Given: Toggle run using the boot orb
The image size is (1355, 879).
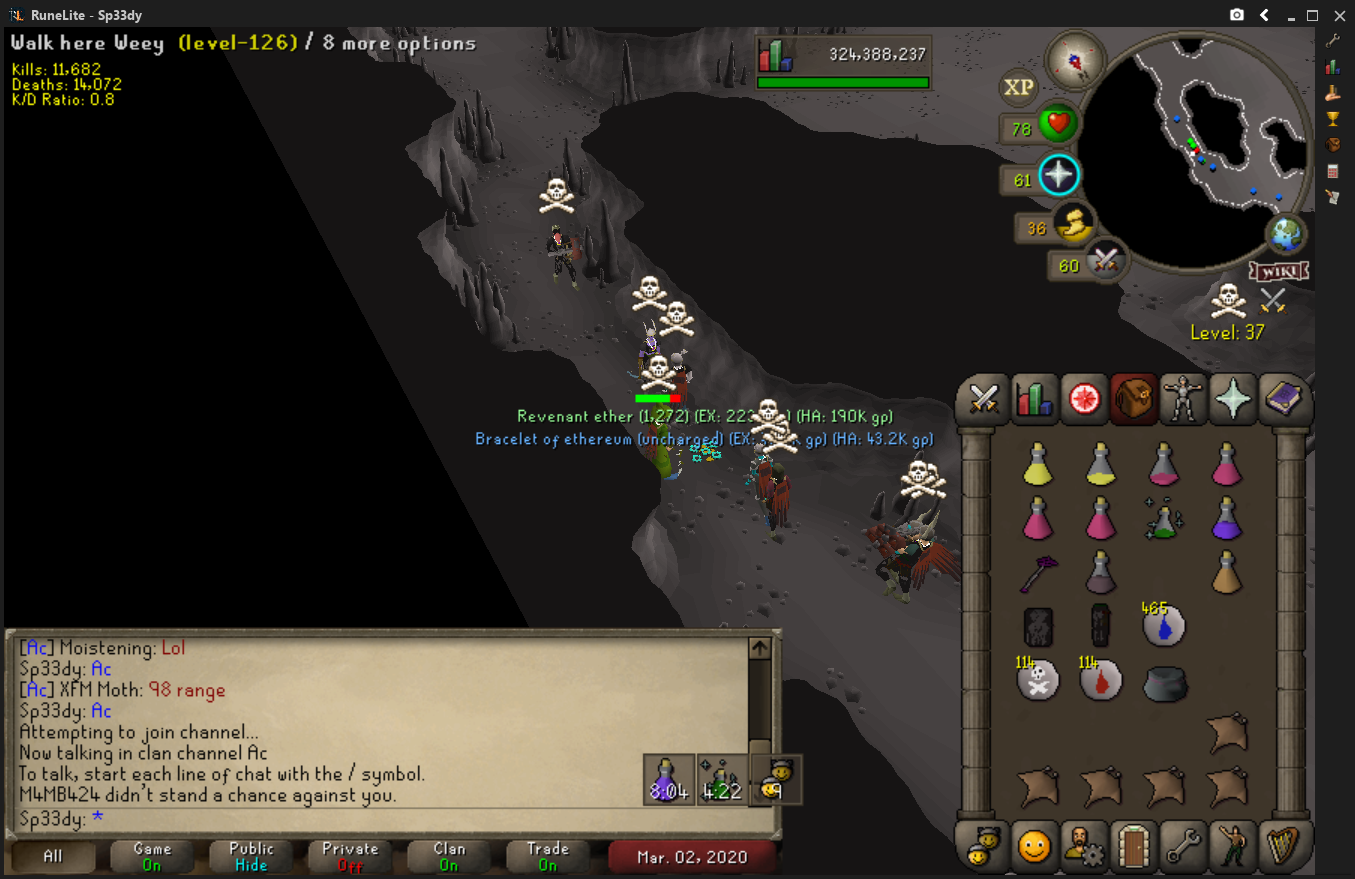Looking at the screenshot, I should (1074, 225).
